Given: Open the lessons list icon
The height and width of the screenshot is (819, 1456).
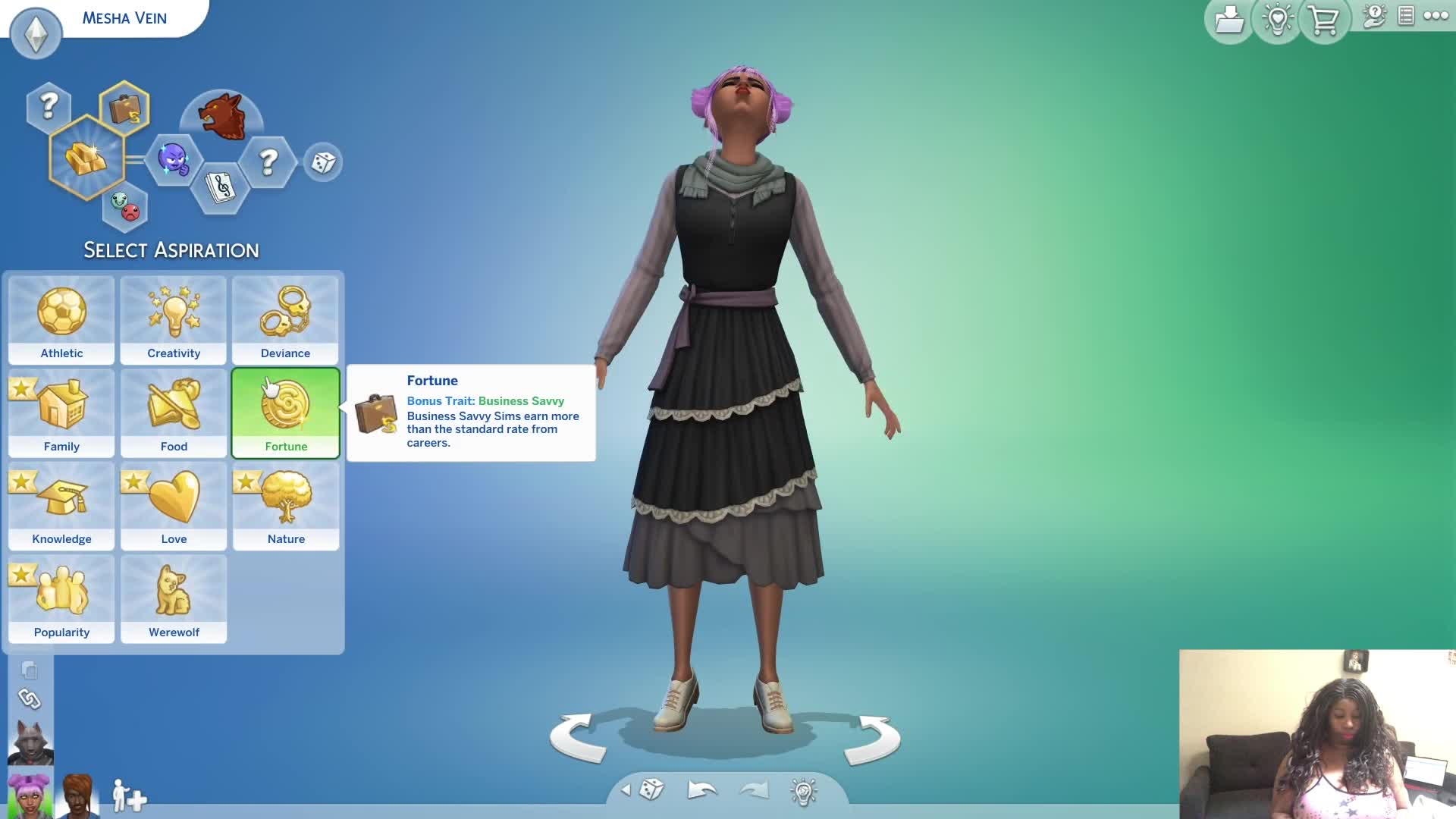Looking at the screenshot, I should click(1407, 15).
